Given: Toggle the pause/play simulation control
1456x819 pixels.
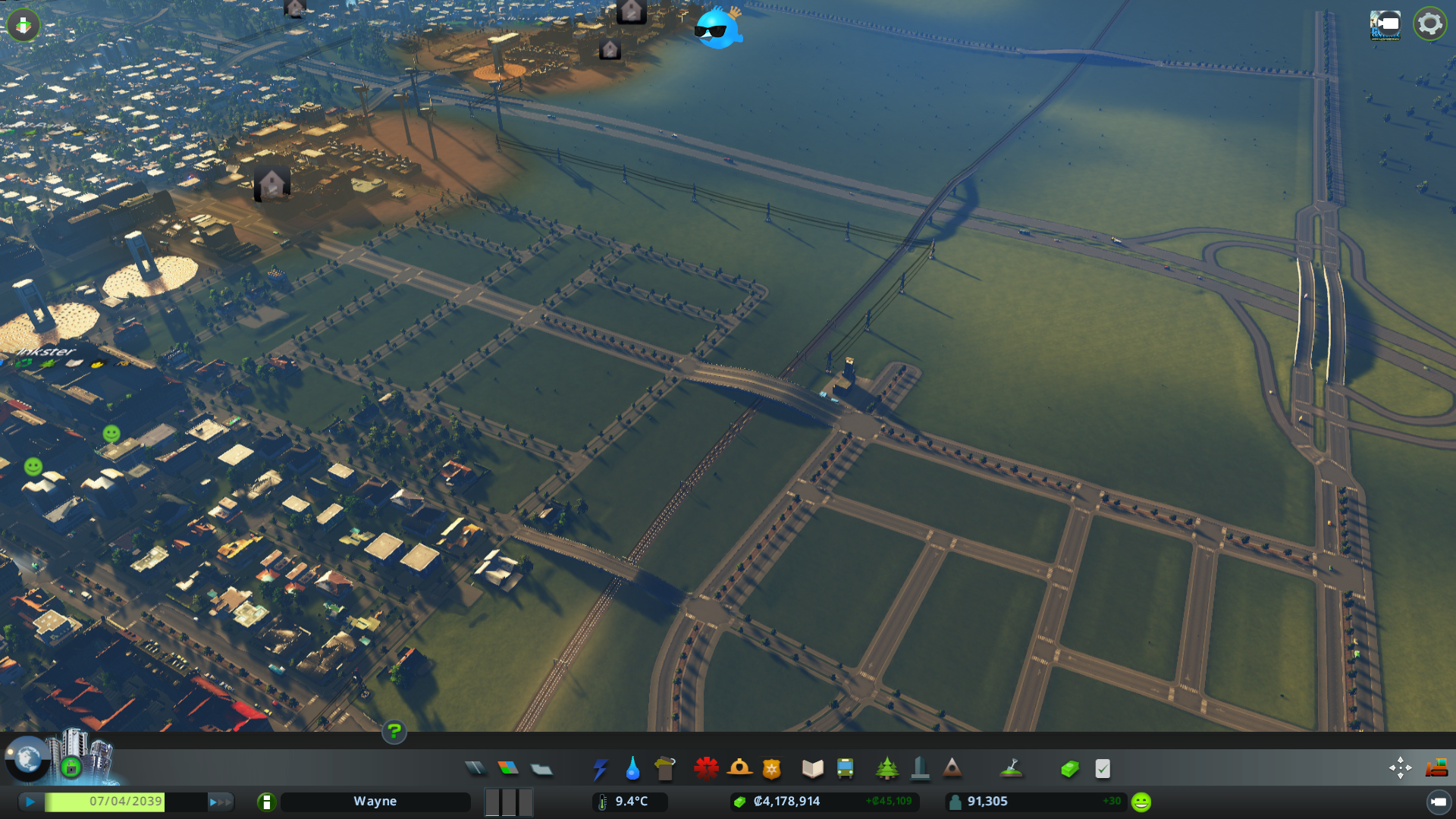Looking at the screenshot, I should pyautogui.click(x=30, y=801).
